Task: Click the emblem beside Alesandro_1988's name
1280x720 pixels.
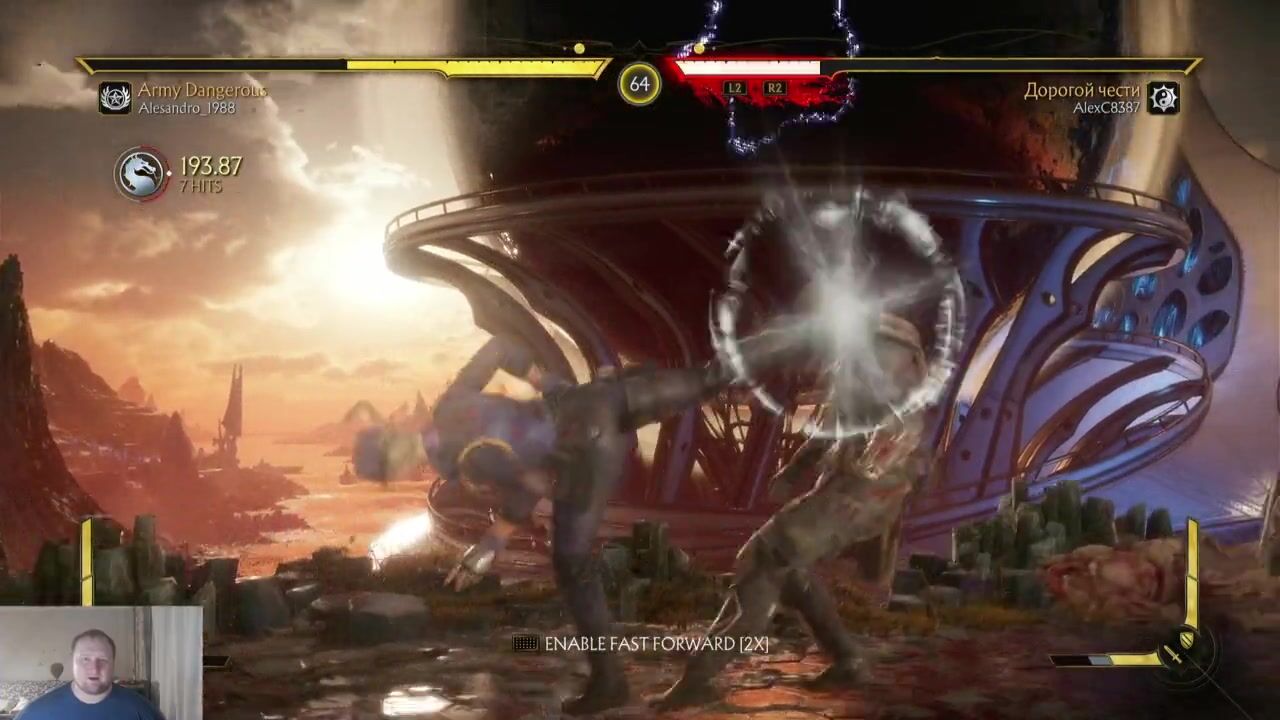Action: [x=115, y=97]
